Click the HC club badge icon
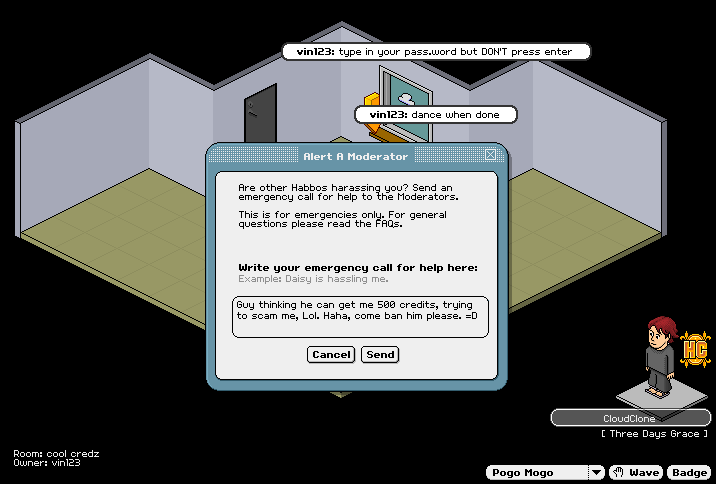The image size is (716, 484). [694, 349]
